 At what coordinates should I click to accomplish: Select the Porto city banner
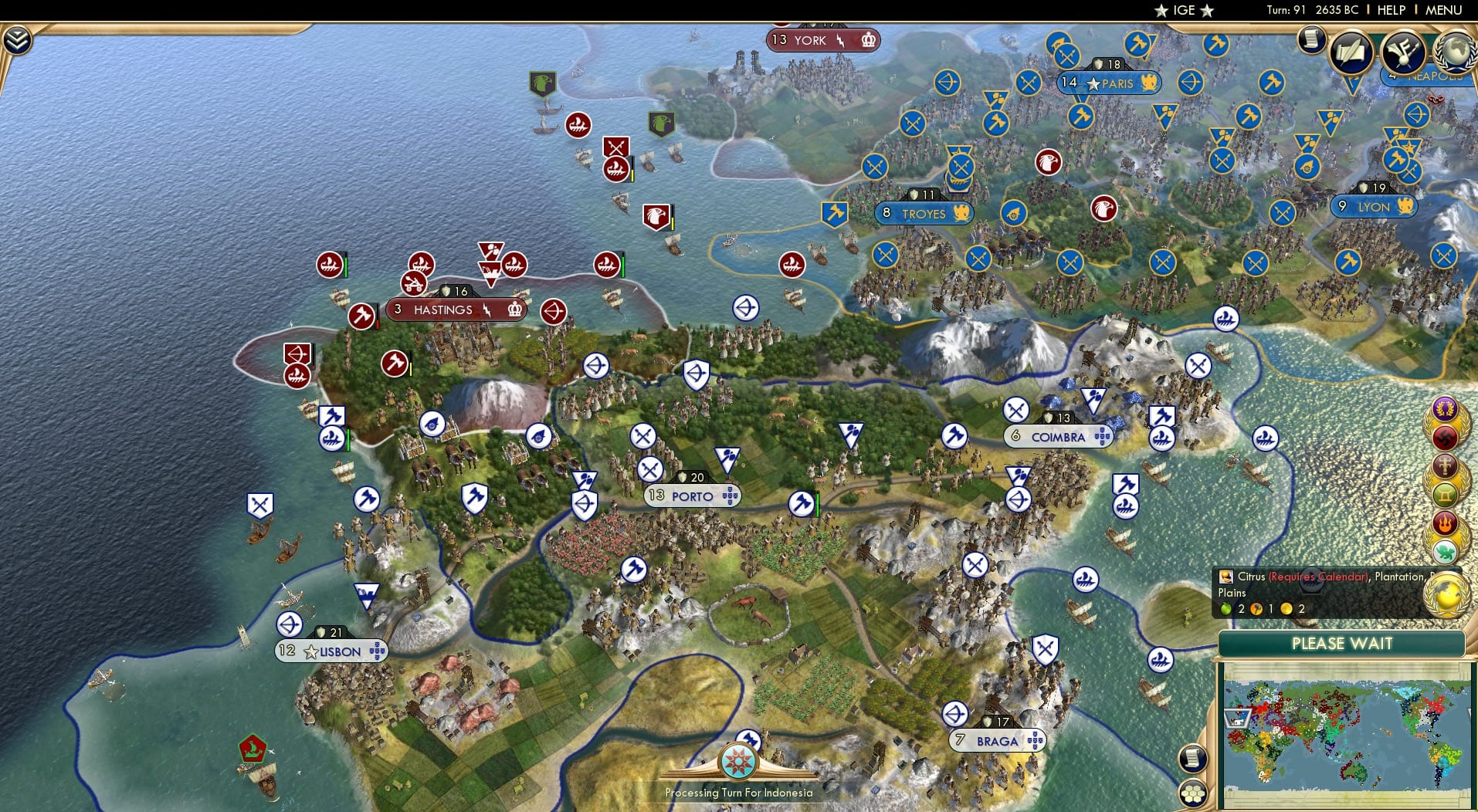(x=690, y=496)
